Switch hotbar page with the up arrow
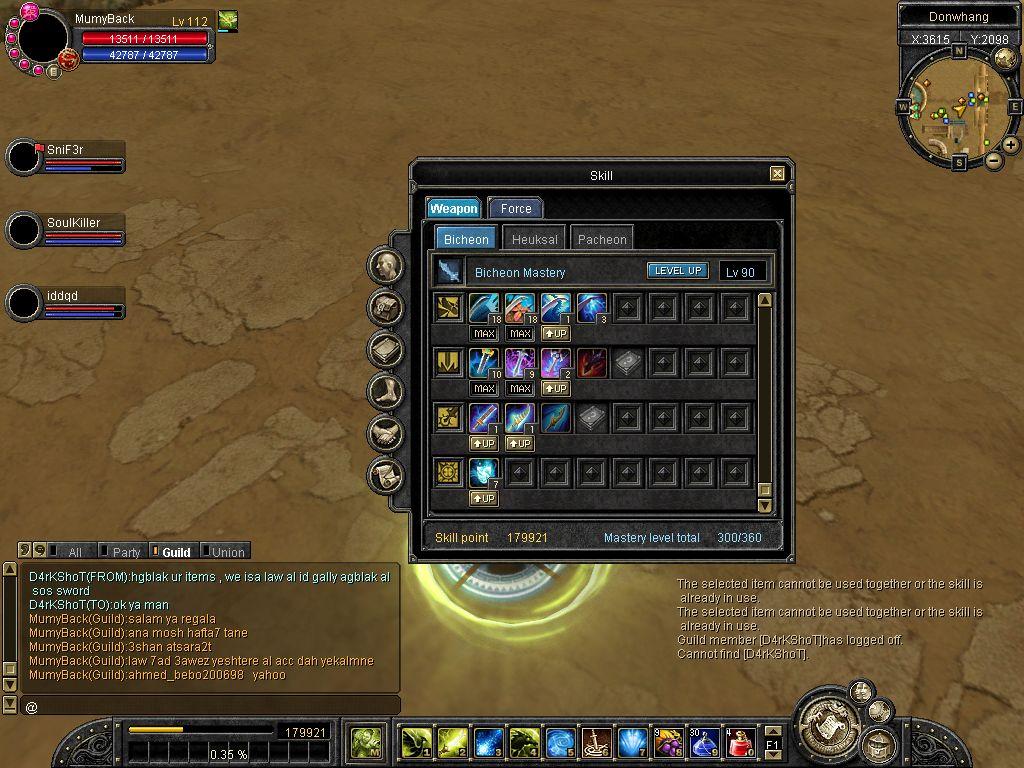The width and height of the screenshot is (1024, 768). pos(773,733)
